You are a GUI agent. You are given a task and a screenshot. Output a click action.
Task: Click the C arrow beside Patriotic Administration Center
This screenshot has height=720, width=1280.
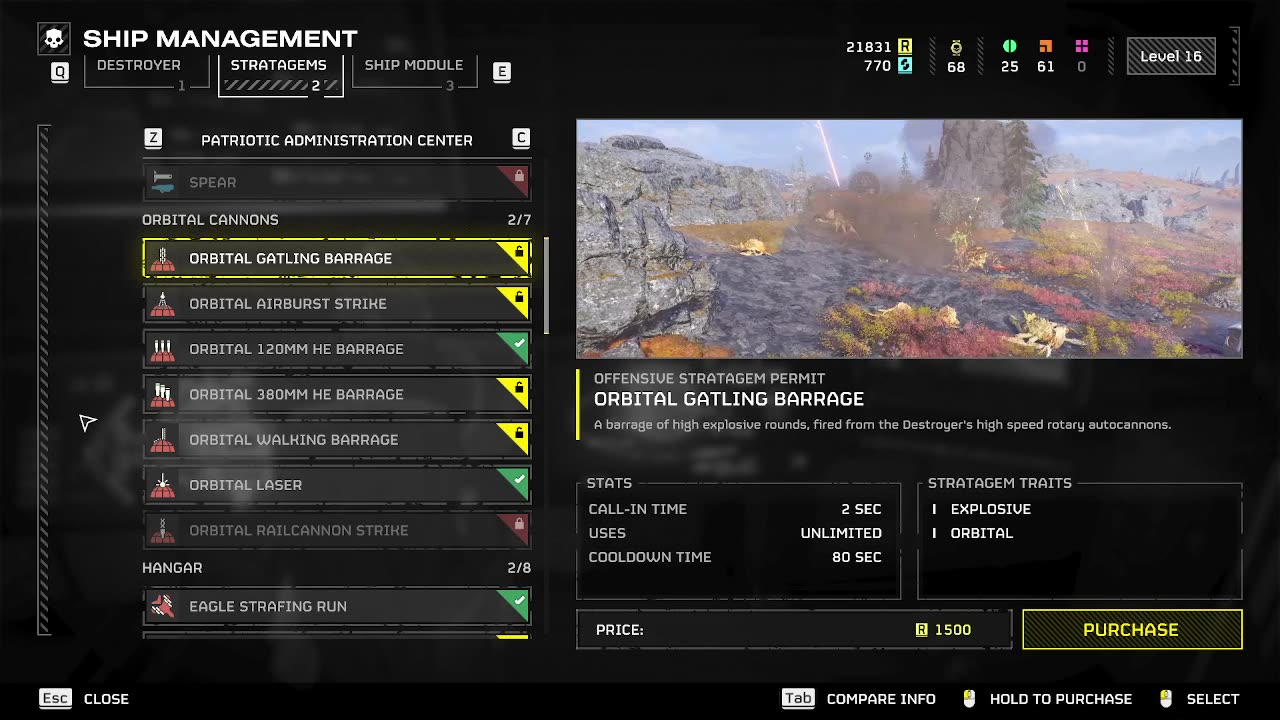pos(521,138)
